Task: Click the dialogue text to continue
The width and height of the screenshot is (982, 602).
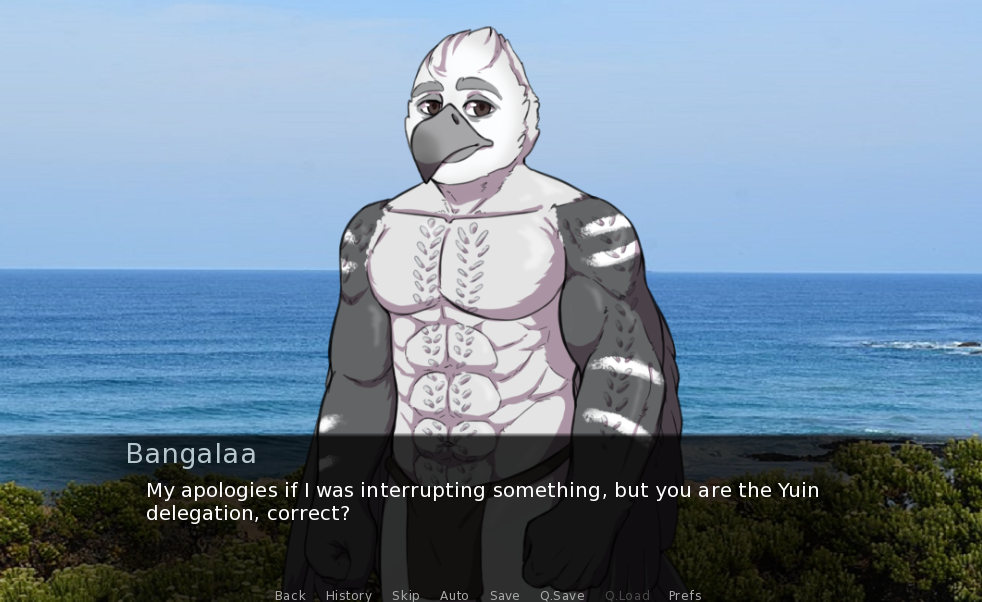Action: coord(482,502)
